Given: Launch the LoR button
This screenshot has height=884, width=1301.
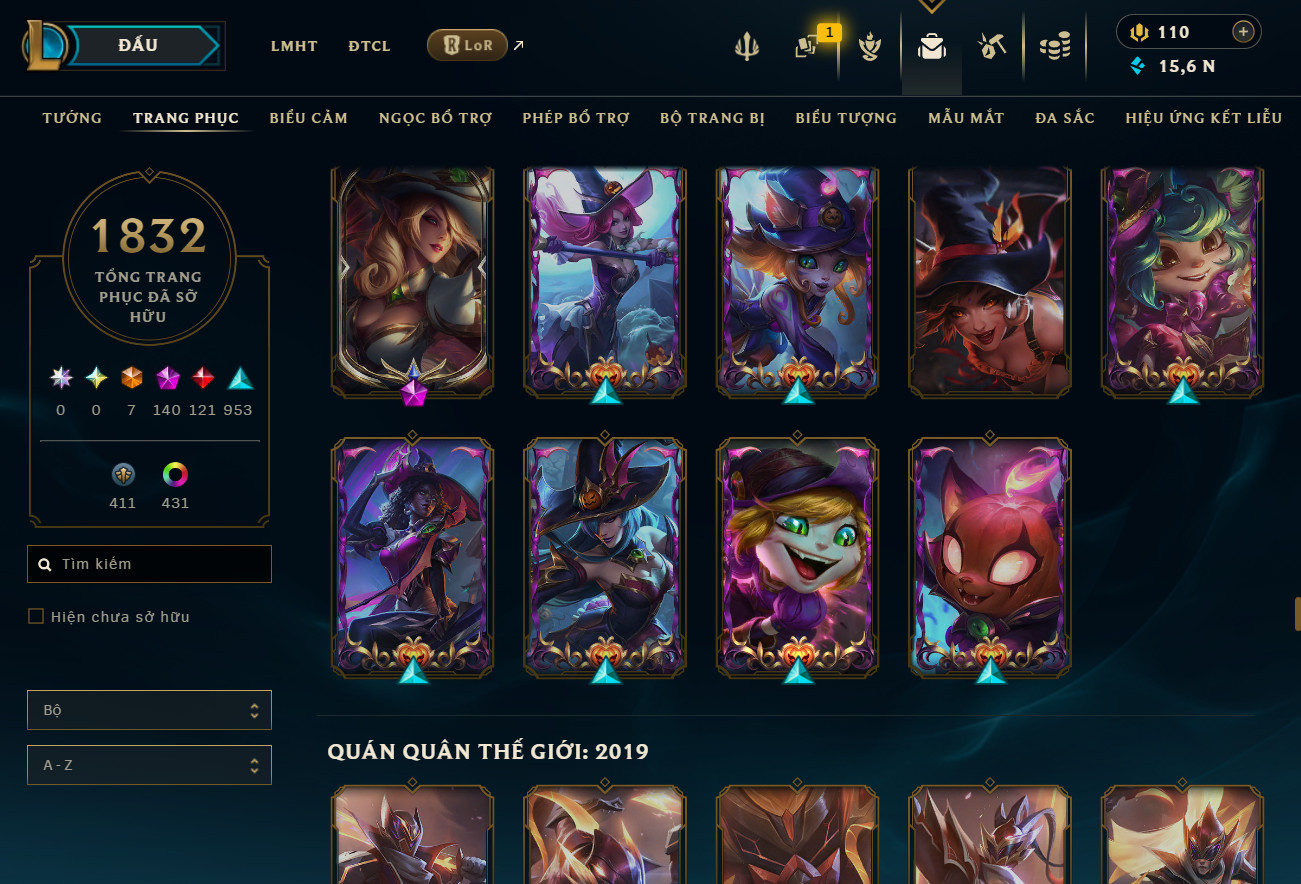Looking at the screenshot, I should point(467,45).
